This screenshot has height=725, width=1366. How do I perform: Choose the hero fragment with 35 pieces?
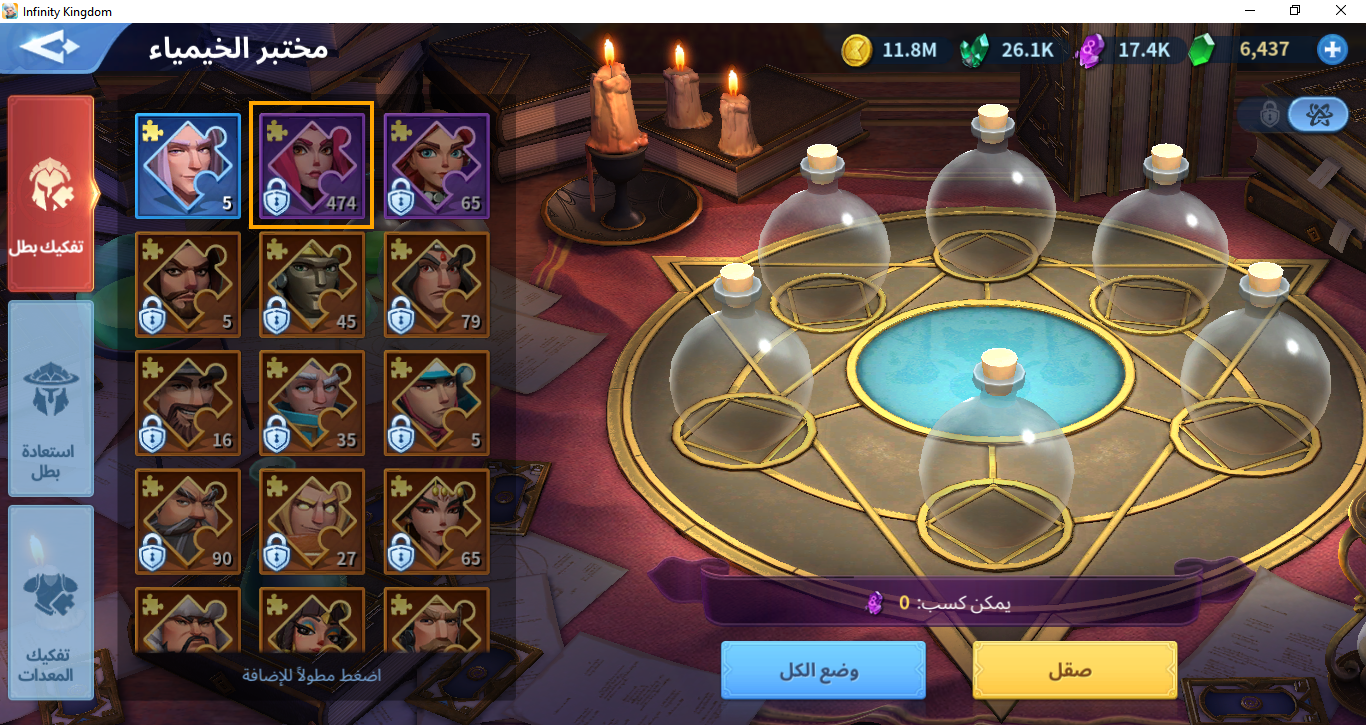coord(312,402)
